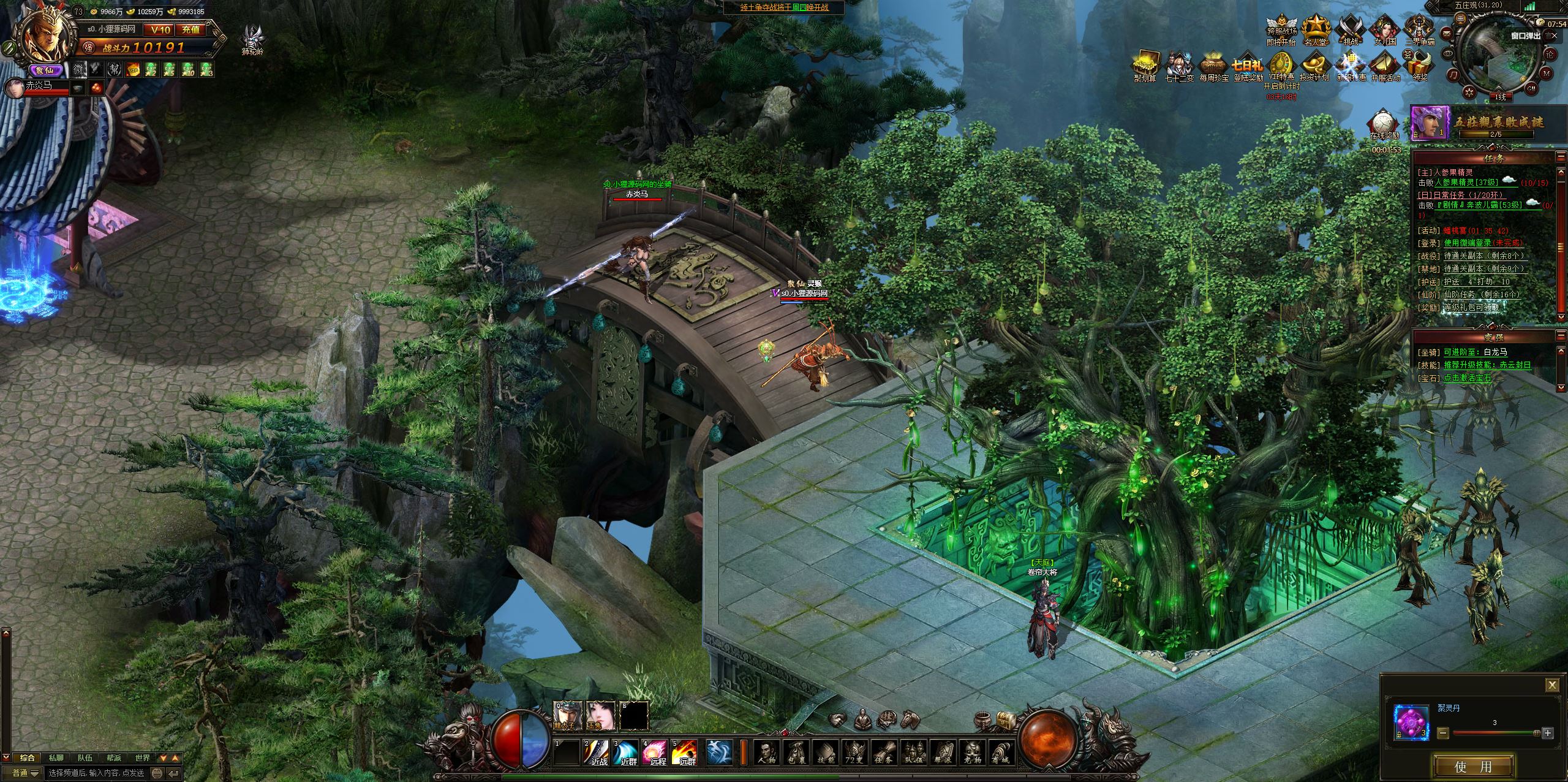Open the 包裹 inventory bag

[x=795, y=752]
